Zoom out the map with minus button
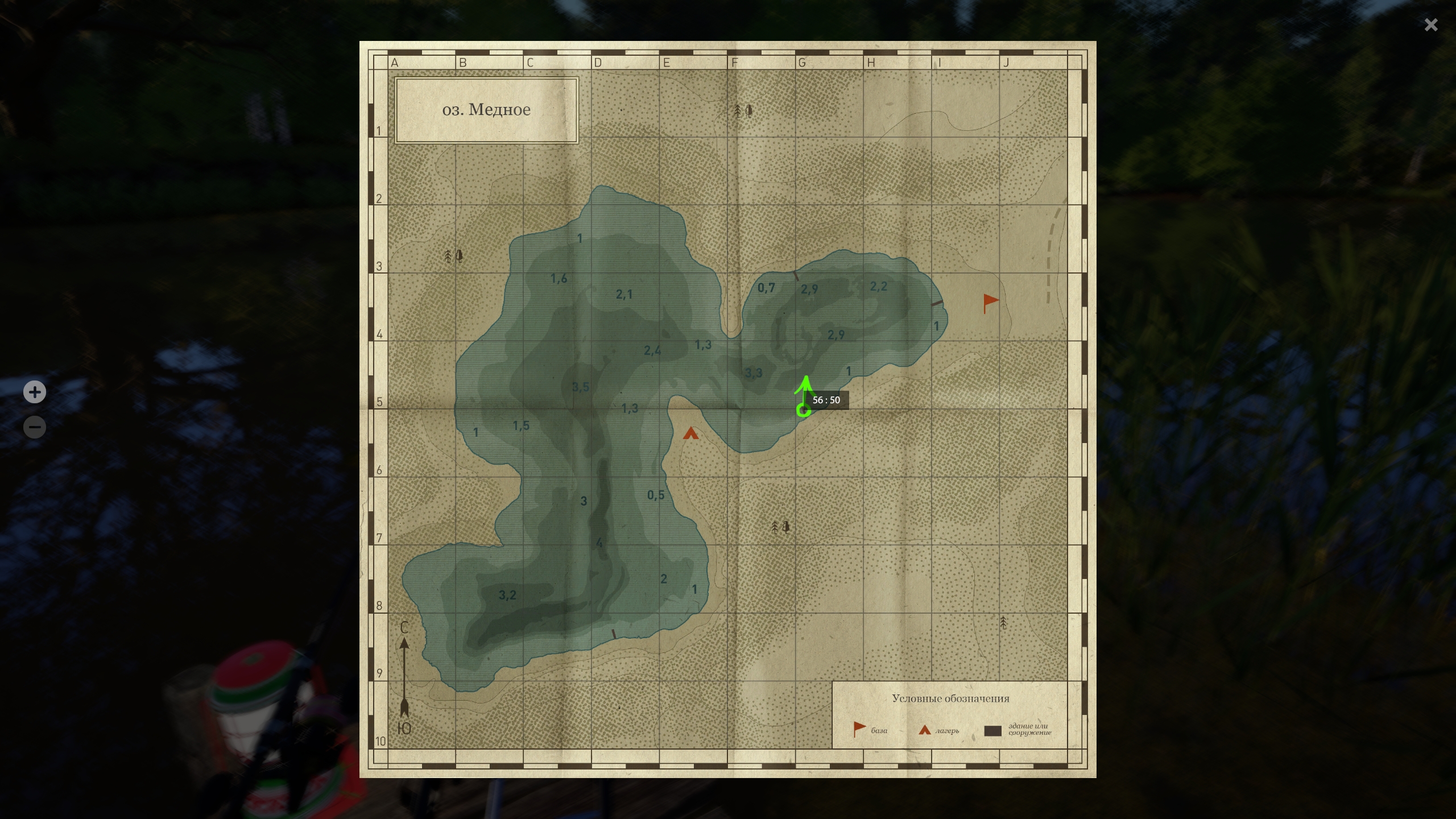 (35, 427)
